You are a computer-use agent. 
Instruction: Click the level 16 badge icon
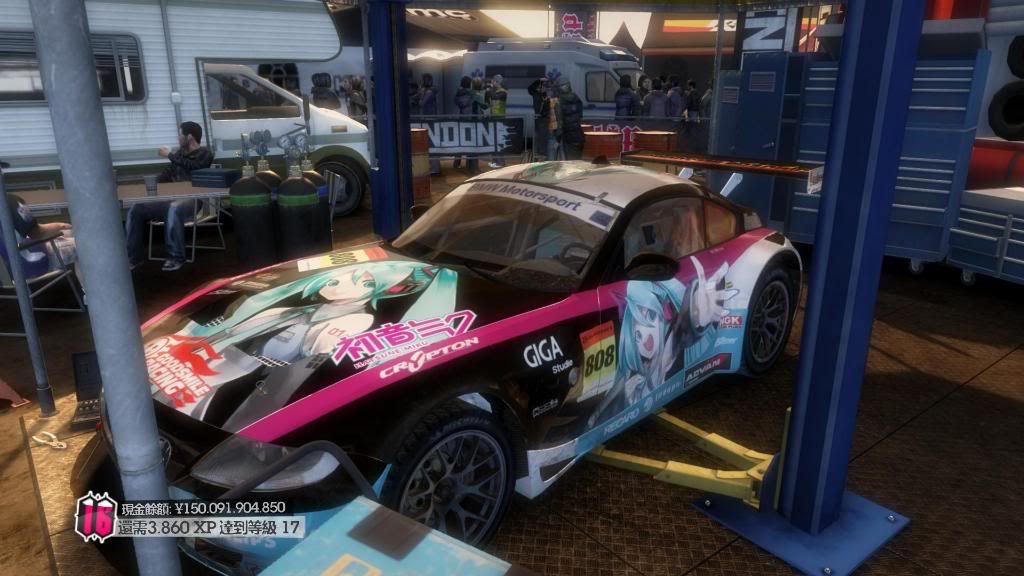[x=96, y=517]
